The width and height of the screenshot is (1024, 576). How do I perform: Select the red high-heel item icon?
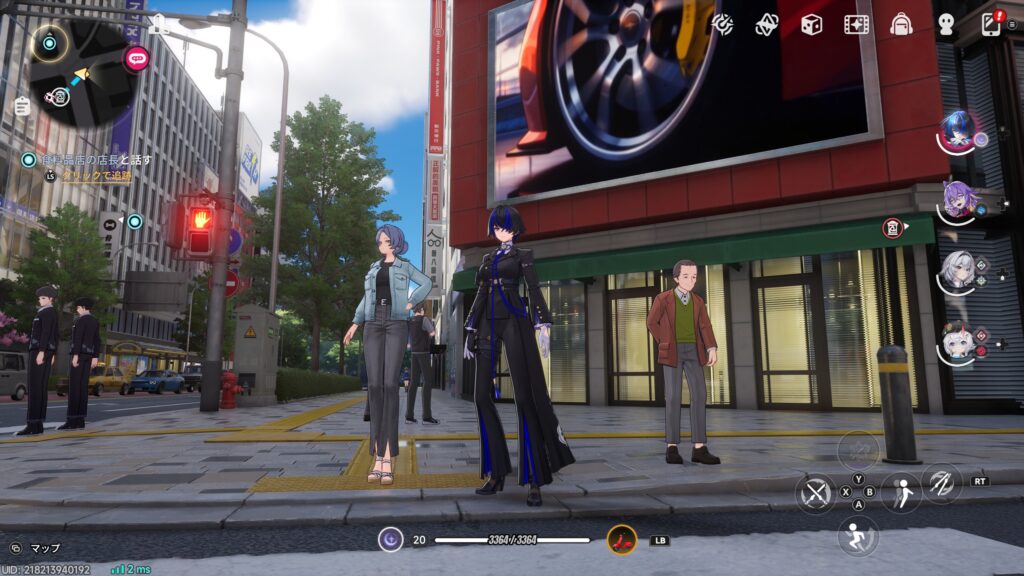[621, 540]
